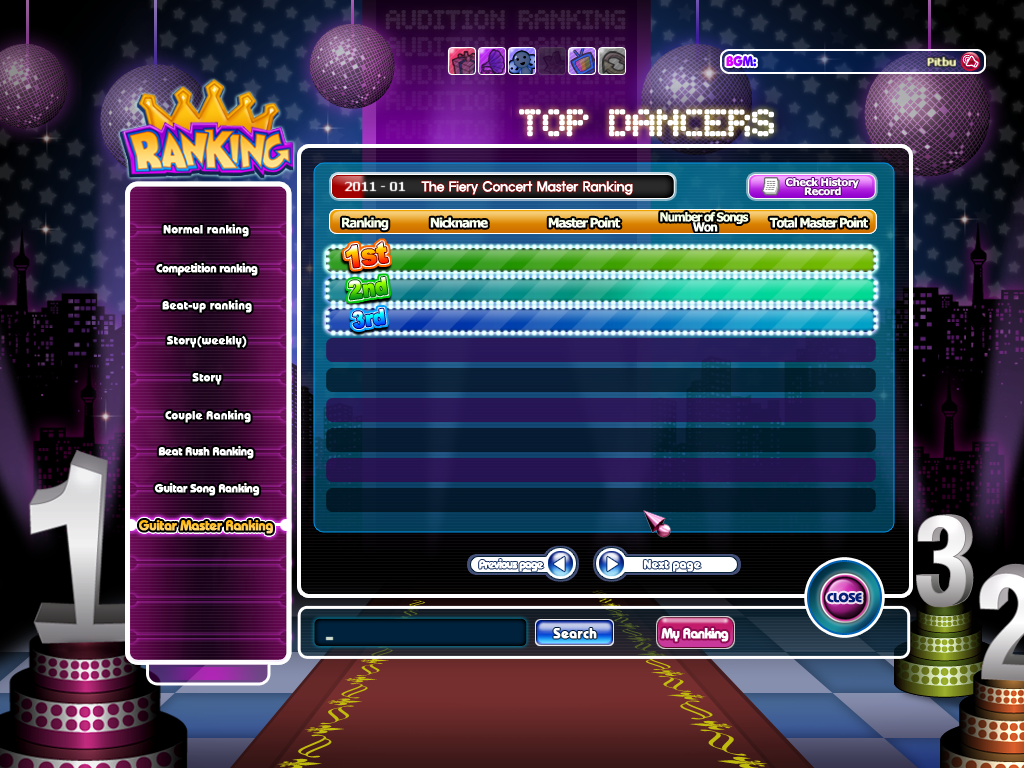Select the Beat-up ranking category
Screen dimensions: 1024x768
click(x=206, y=306)
